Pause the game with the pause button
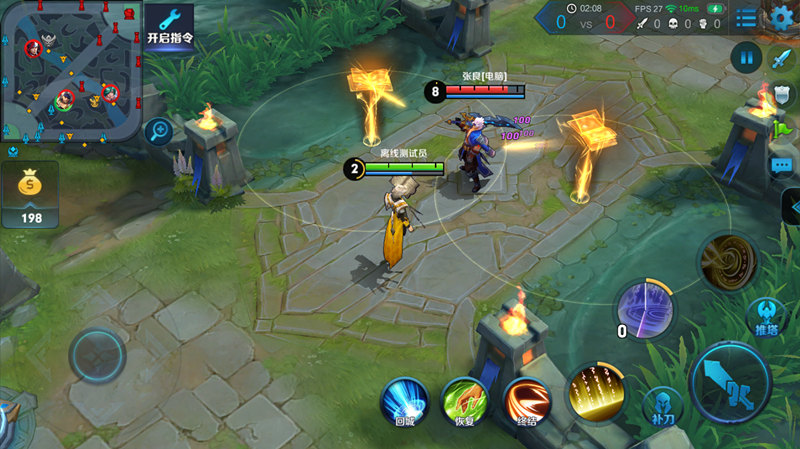Image resolution: width=800 pixels, height=449 pixels. coord(745,56)
